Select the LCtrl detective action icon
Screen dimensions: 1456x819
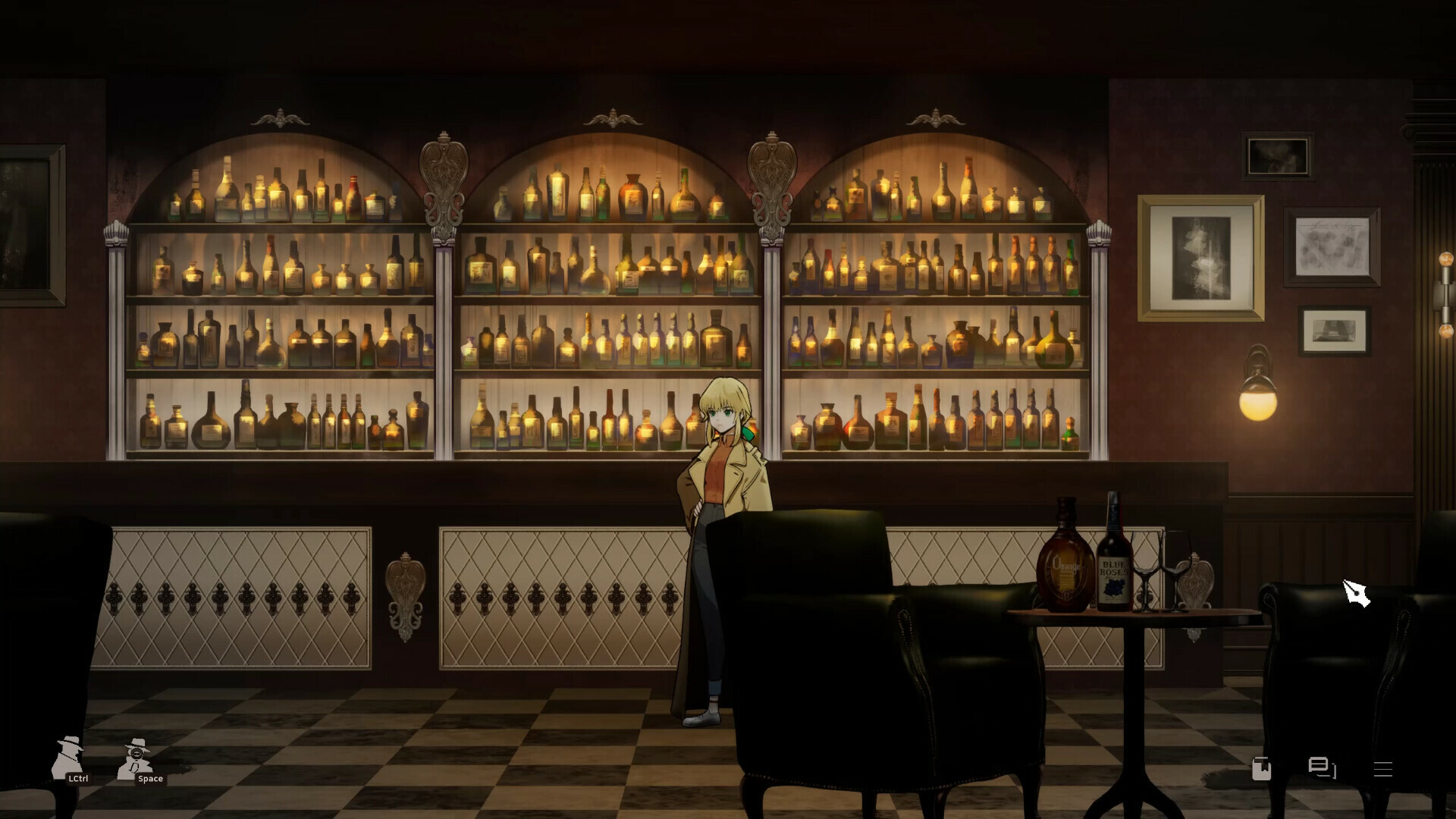[x=68, y=758]
